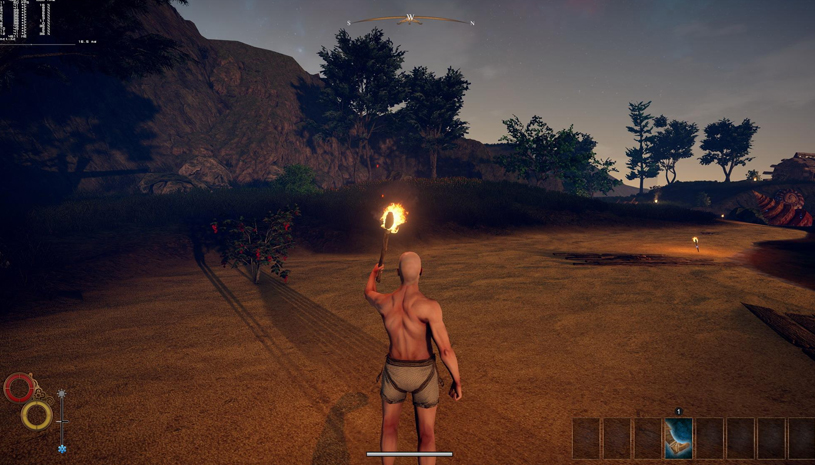This screenshot has height=465, width=815.
Task: Select the equipped torch hotbar slot
Action: [x=678, y=438]
